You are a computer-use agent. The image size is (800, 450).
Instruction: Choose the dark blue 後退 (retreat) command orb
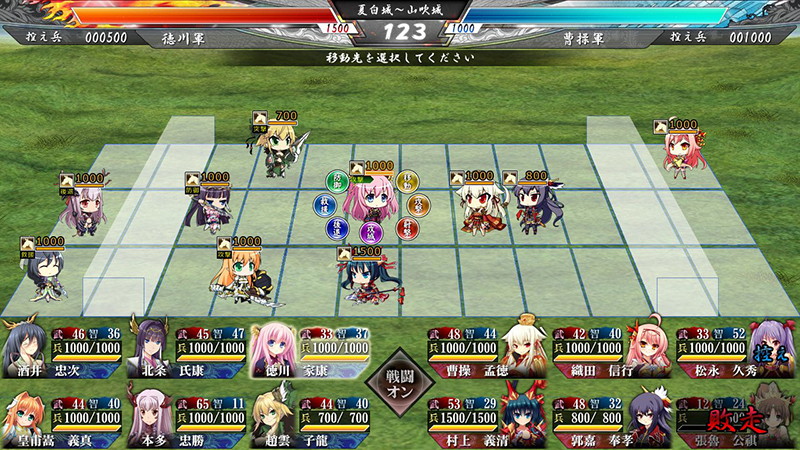[336, 228]
